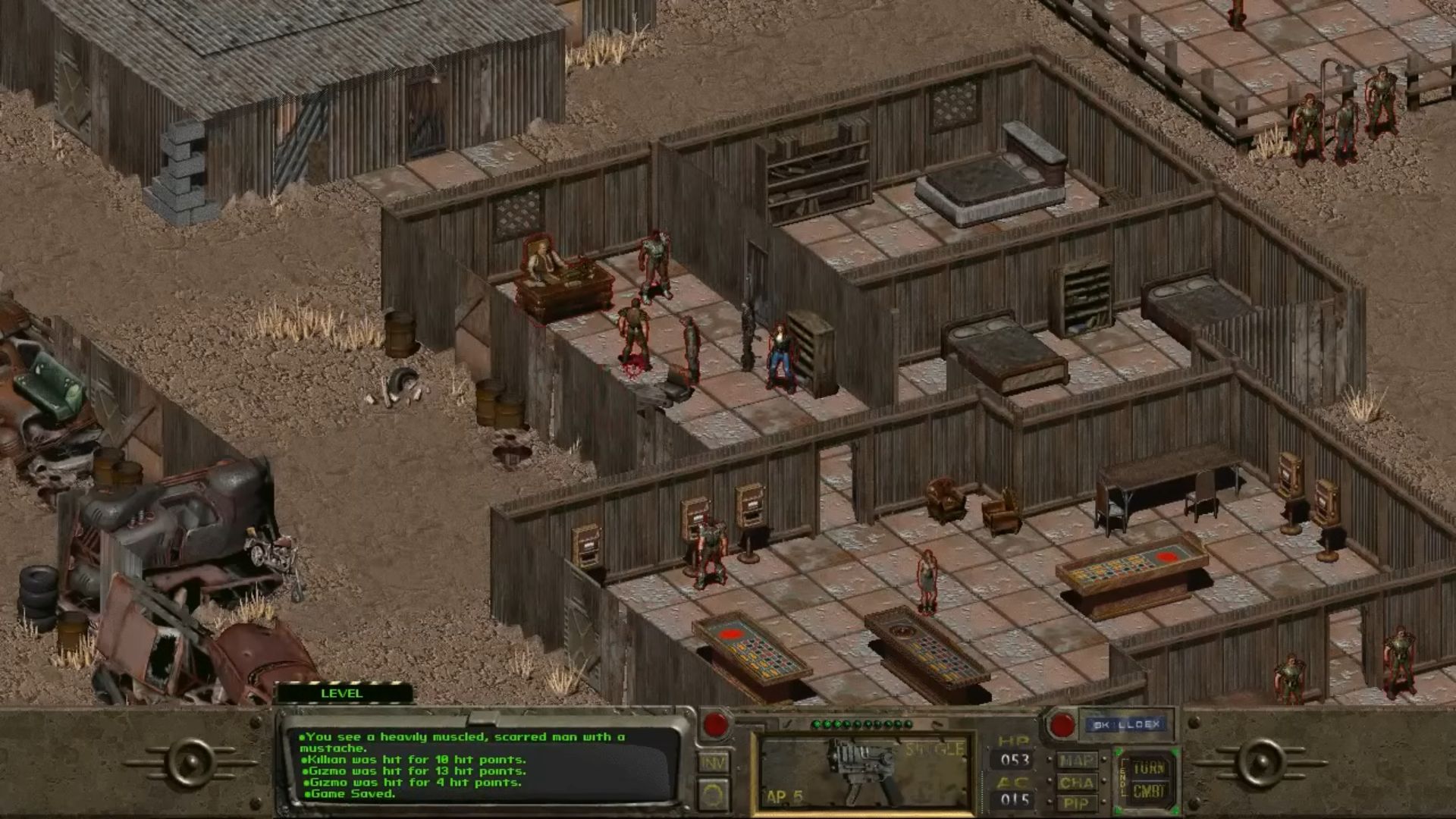Viewport: 1456px width, 819px height.
Task: Open the inventory with the INV button
Action: [713, 763]
